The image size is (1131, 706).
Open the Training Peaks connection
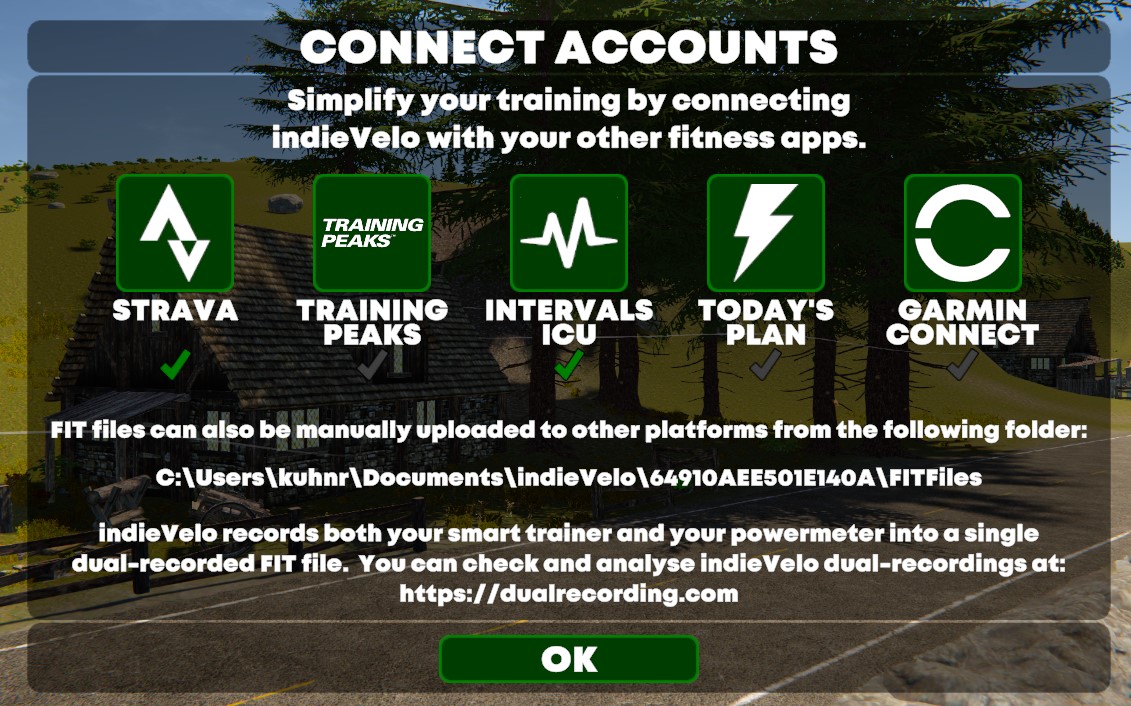click(372, 233)
